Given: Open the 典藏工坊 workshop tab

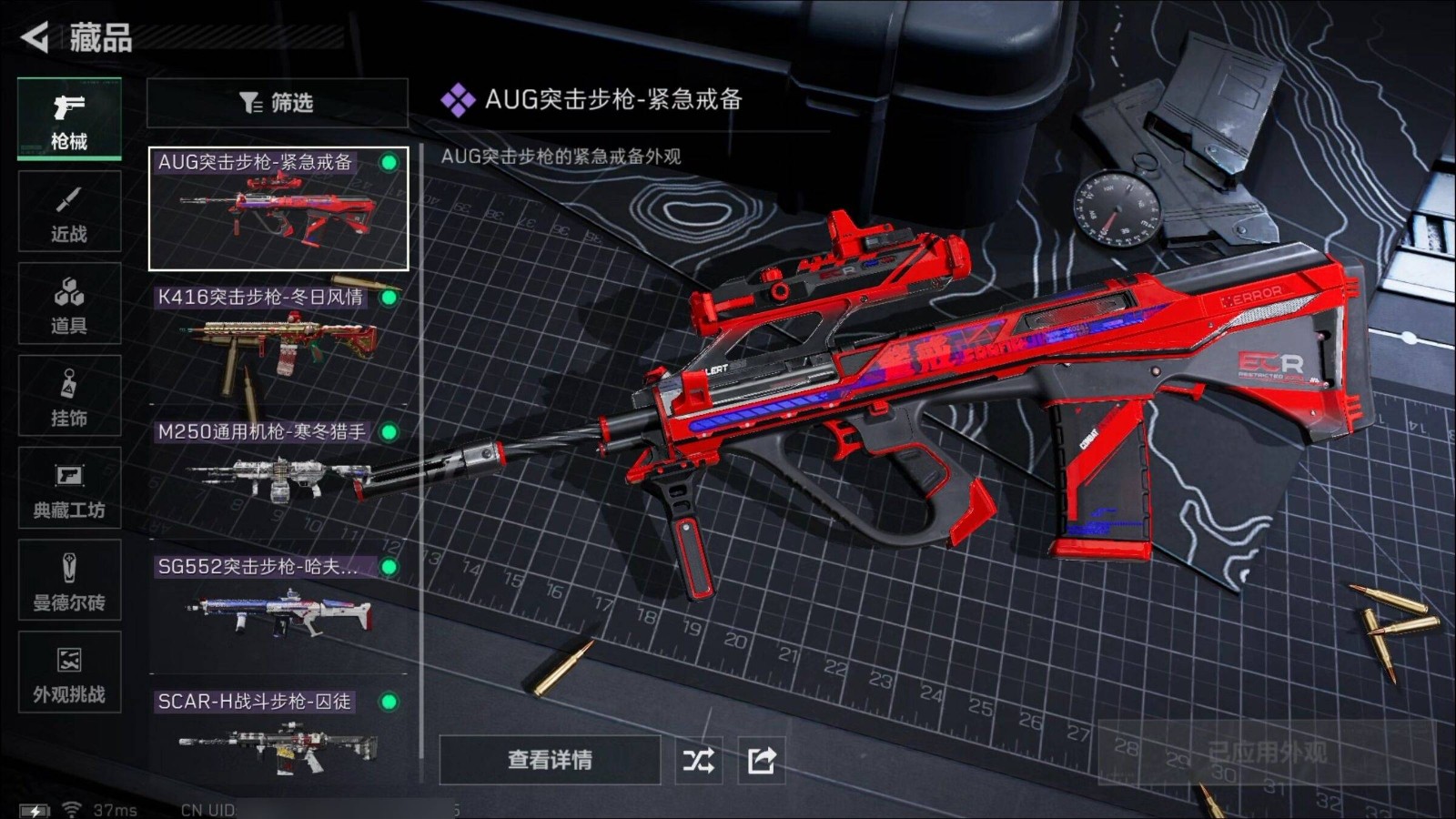Looking at the screenshot, I should [x=69, y=489].
